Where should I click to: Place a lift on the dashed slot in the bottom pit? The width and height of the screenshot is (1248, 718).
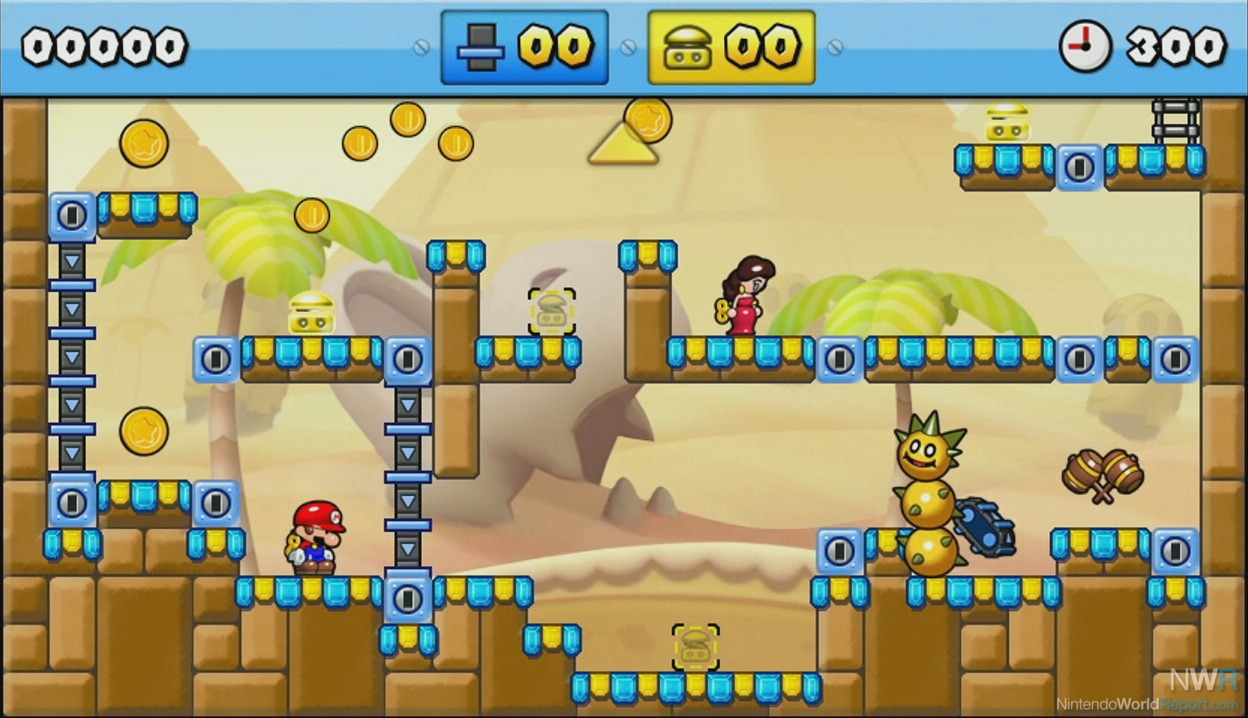coord(695,647)
